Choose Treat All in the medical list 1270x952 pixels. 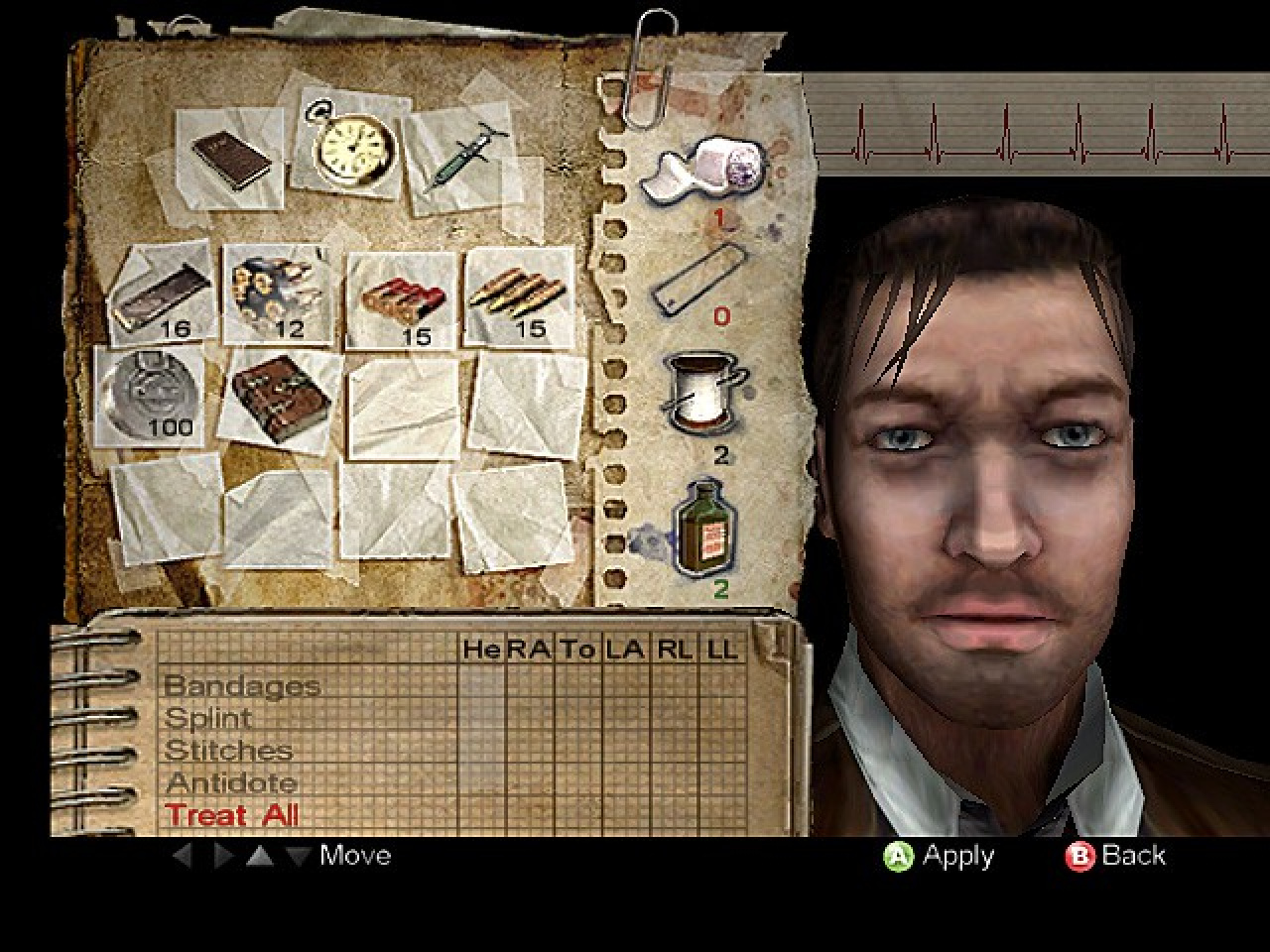pos(232,815)
